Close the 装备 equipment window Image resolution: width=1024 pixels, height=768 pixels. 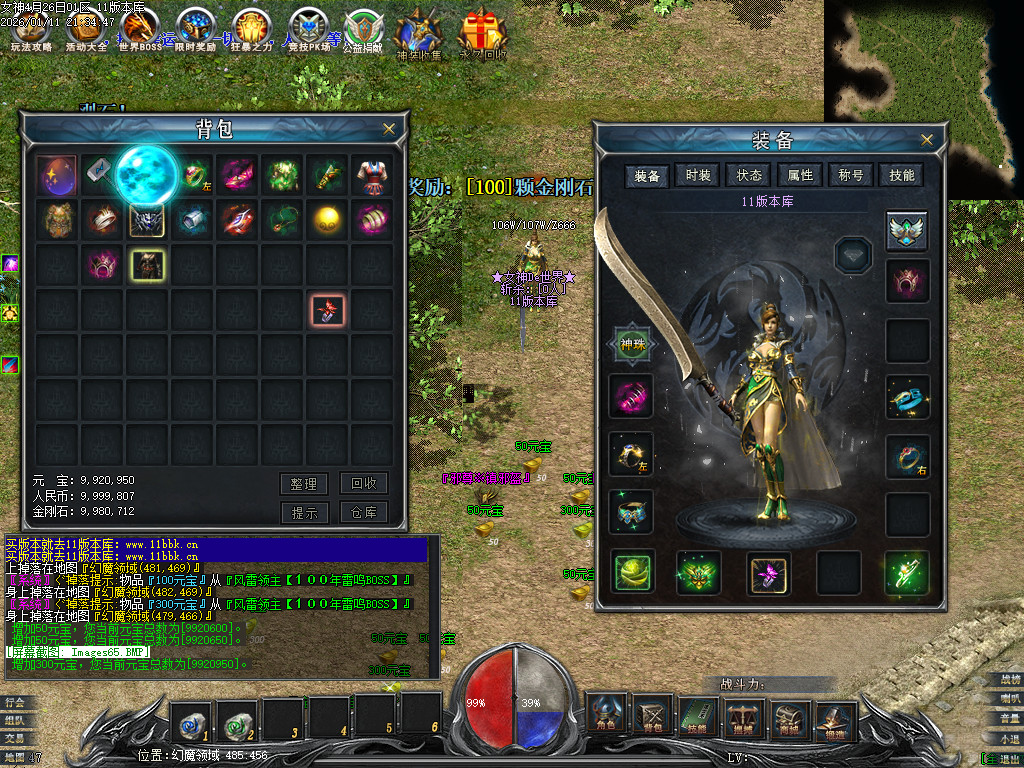coord(927,140)
